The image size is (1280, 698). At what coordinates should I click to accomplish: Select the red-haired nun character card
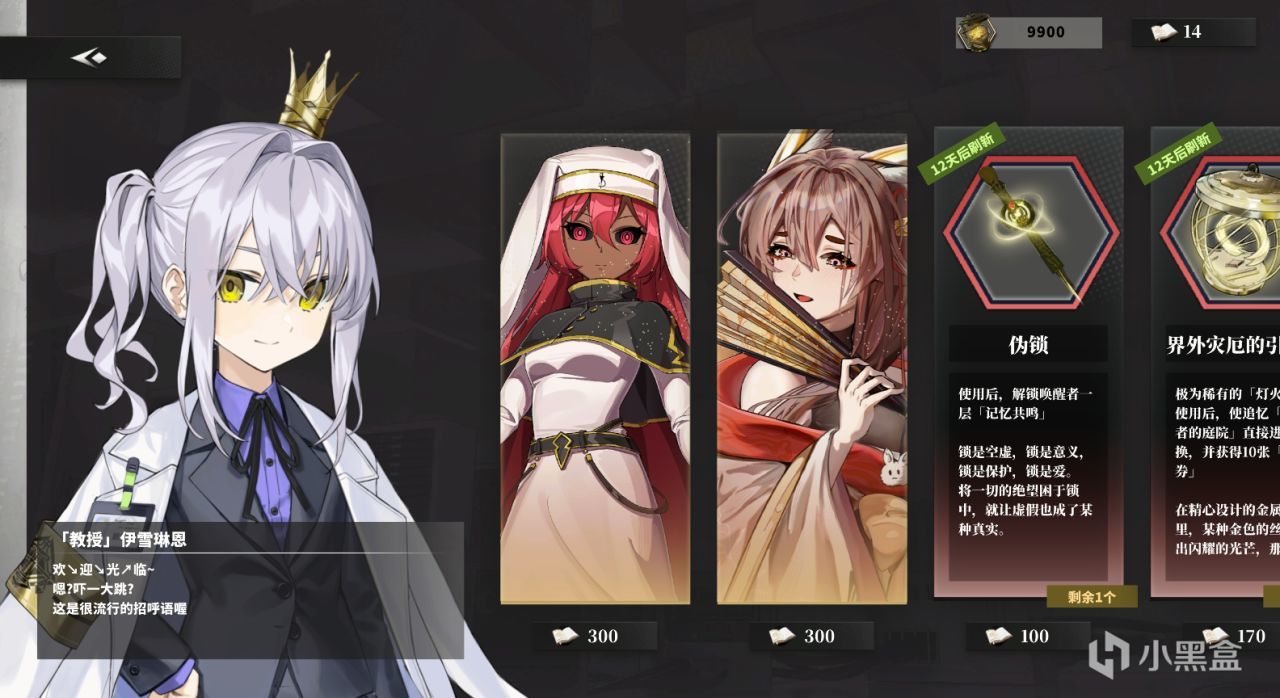pos(595,368)
